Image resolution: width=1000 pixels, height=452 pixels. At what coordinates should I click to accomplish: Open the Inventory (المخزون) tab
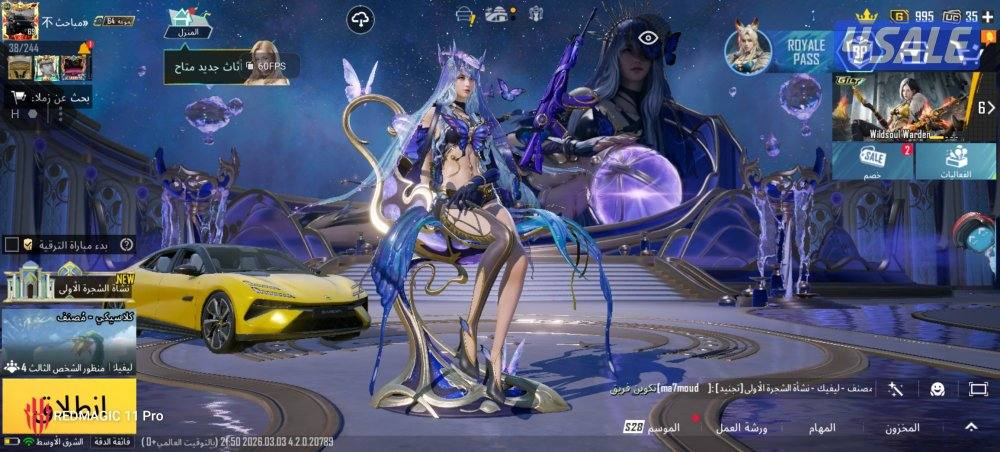pyautogui.click(x=902, y=427)
